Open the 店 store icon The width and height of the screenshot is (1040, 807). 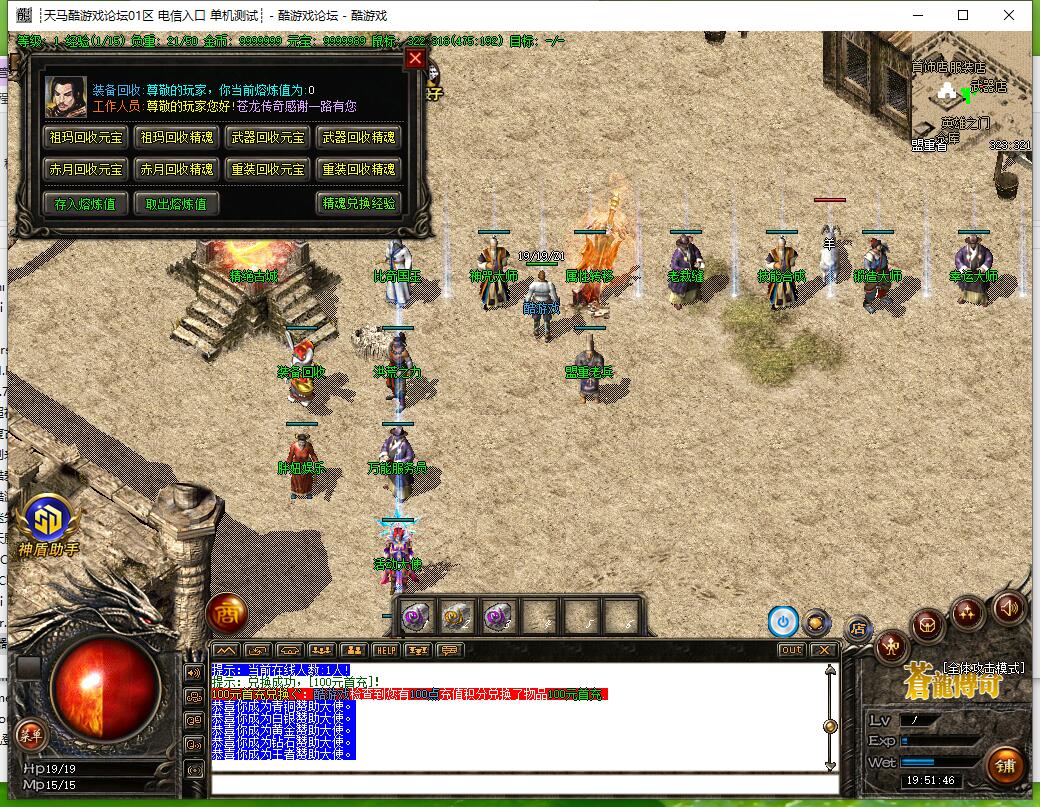[x=857, y=628]
